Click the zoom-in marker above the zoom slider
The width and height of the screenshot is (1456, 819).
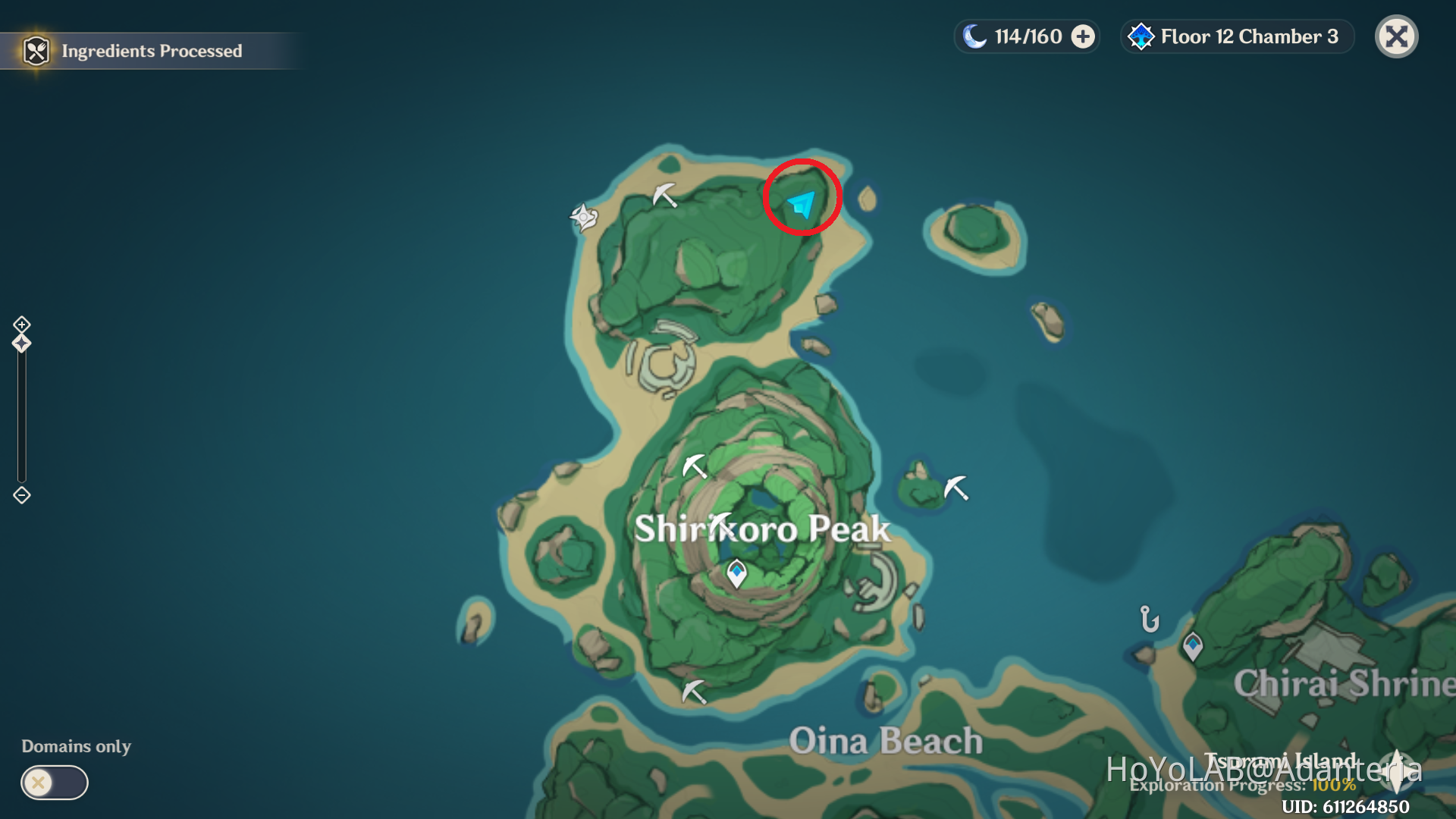[x=21, y=325]
